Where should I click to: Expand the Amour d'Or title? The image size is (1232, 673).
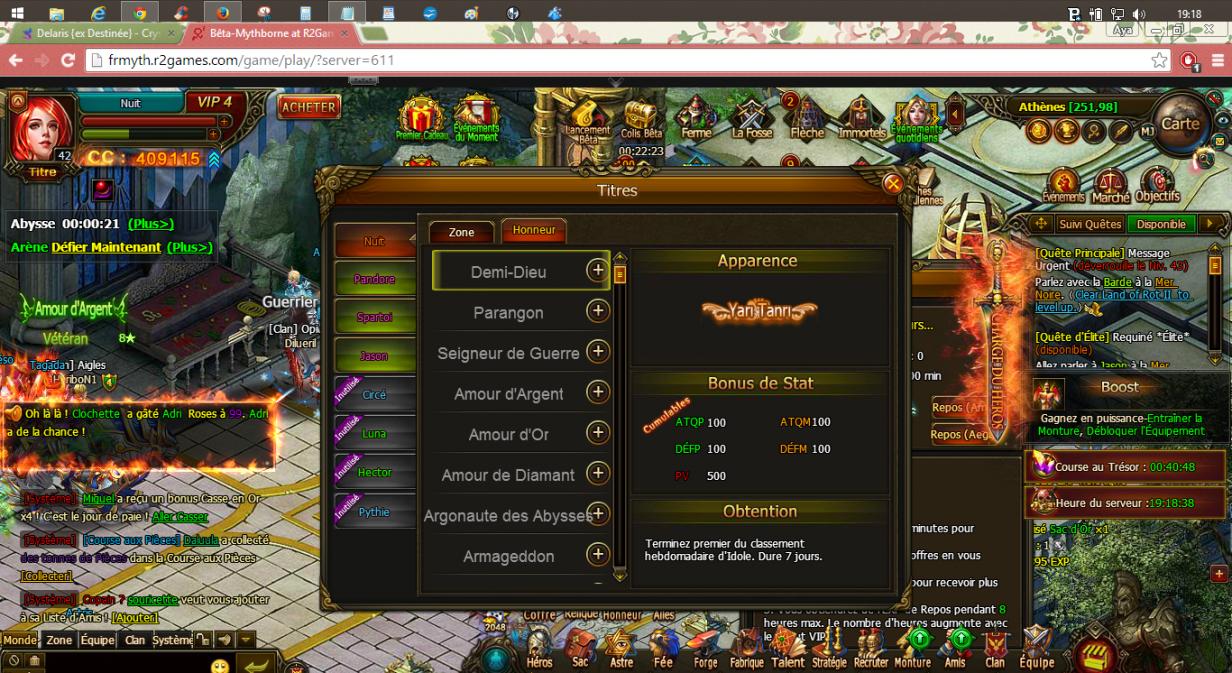[597, 432]
